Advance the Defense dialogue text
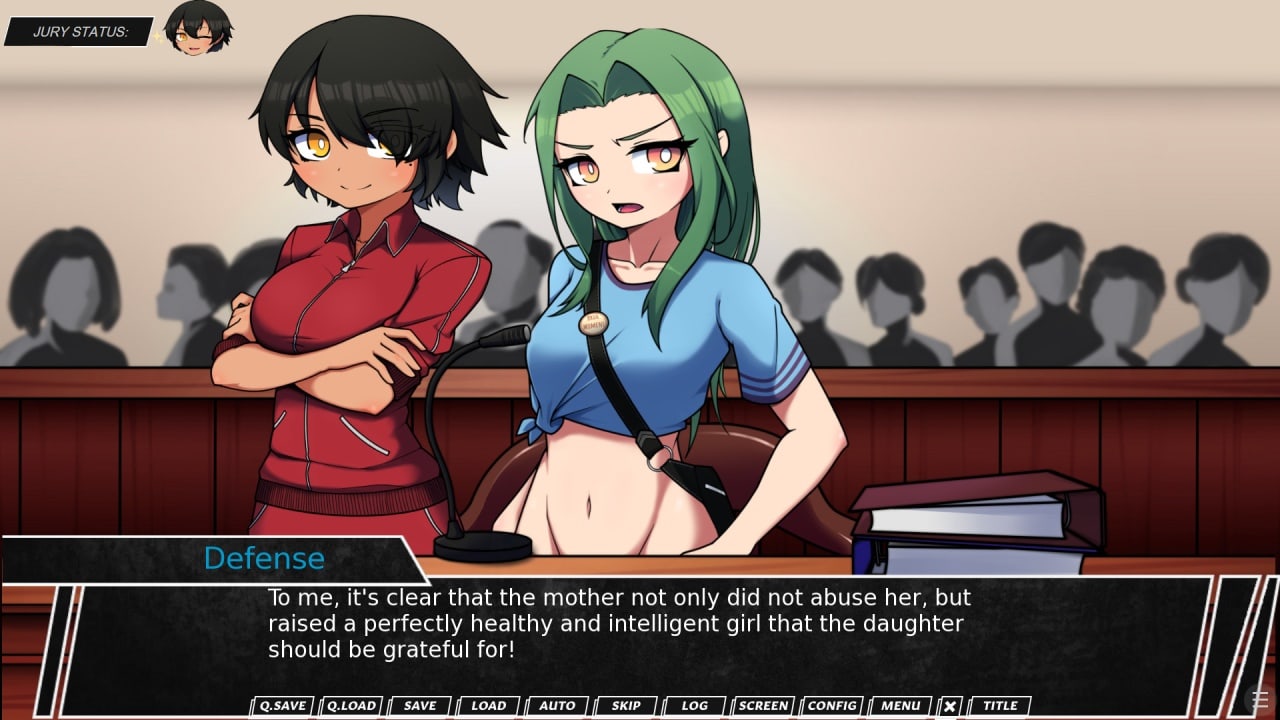Image resolution: width=1280 pixels, height=720 pixels. pos(640,624)
